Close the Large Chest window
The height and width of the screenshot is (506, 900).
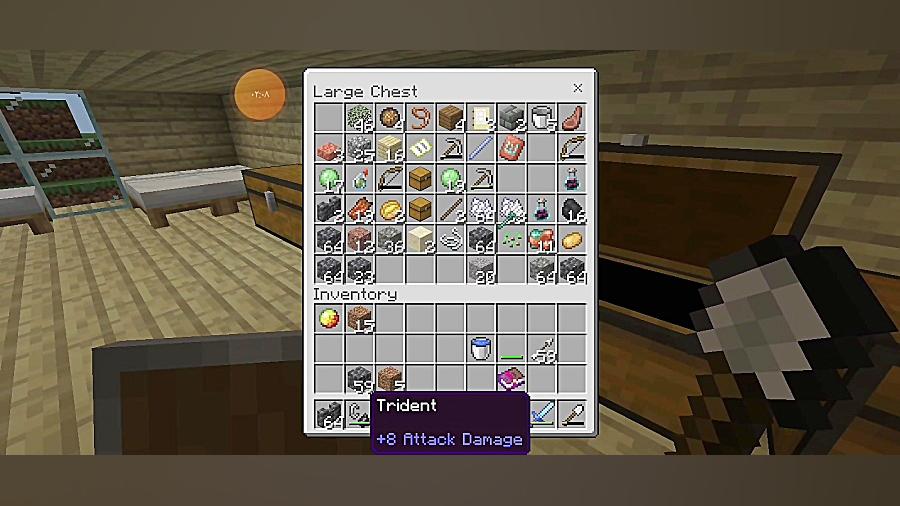[x=577, y=89]
